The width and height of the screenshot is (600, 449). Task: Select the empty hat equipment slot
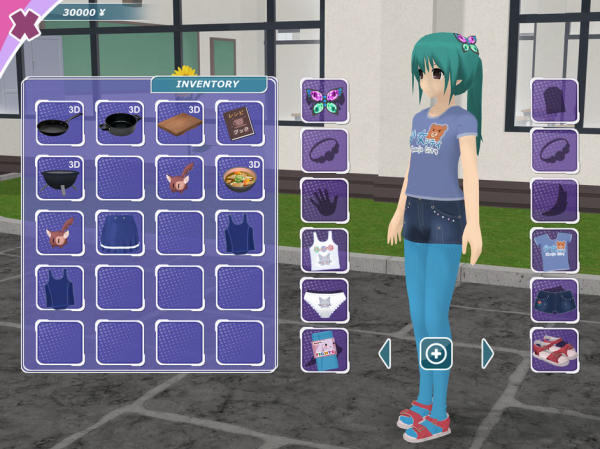pyautogui.click(x=554, y=101)
